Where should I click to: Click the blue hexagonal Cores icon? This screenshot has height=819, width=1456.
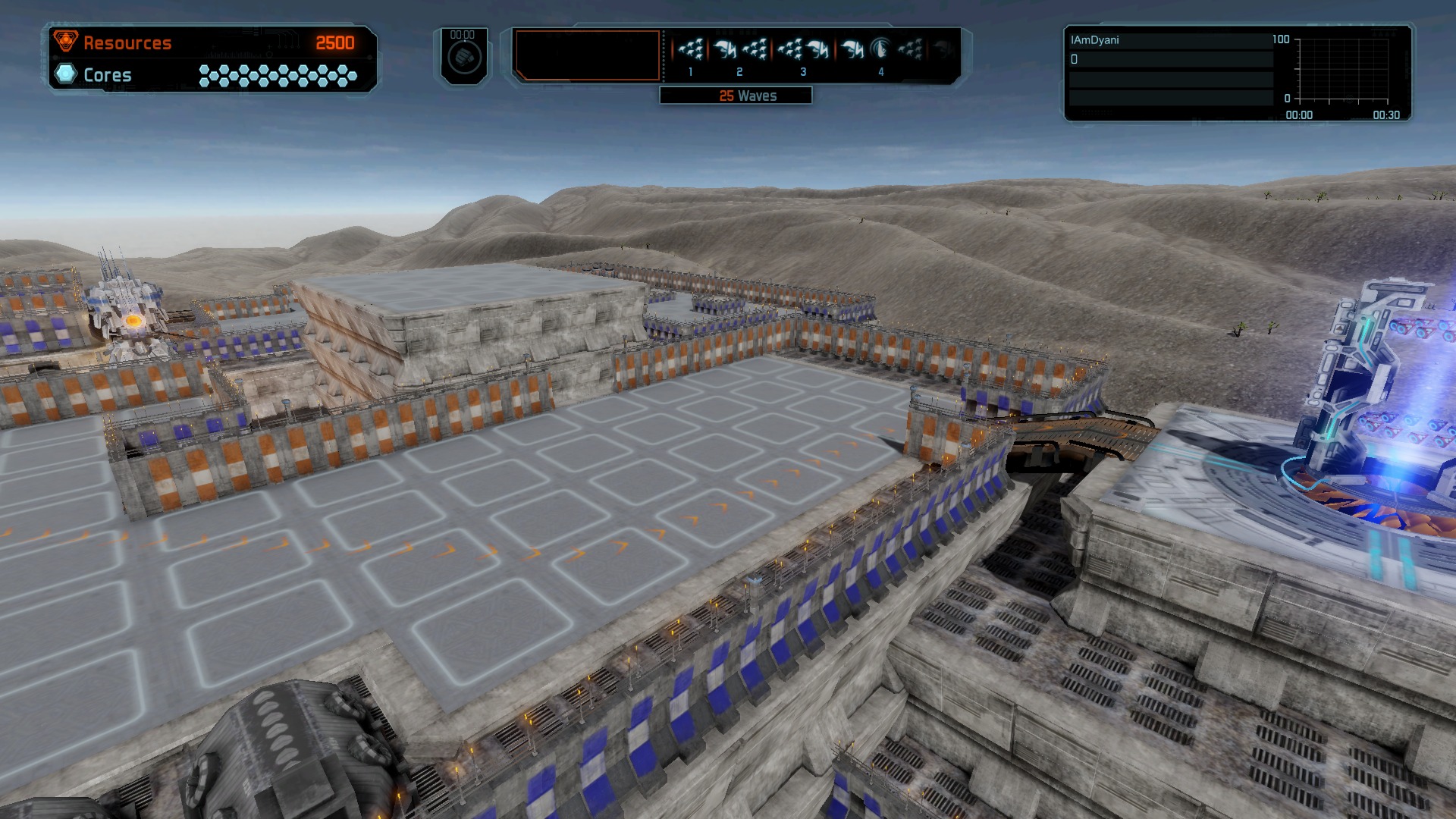(67, 74)
